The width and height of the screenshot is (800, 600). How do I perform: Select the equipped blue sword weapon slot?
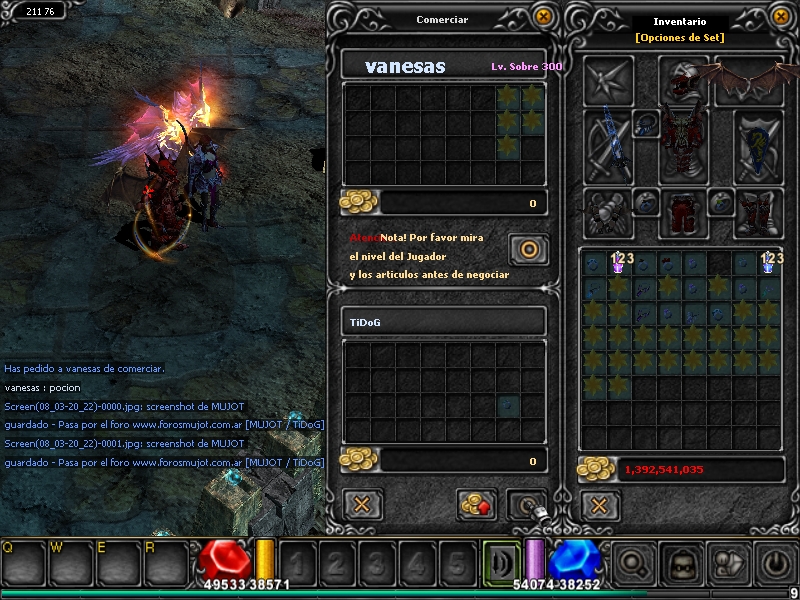point(609,145)
